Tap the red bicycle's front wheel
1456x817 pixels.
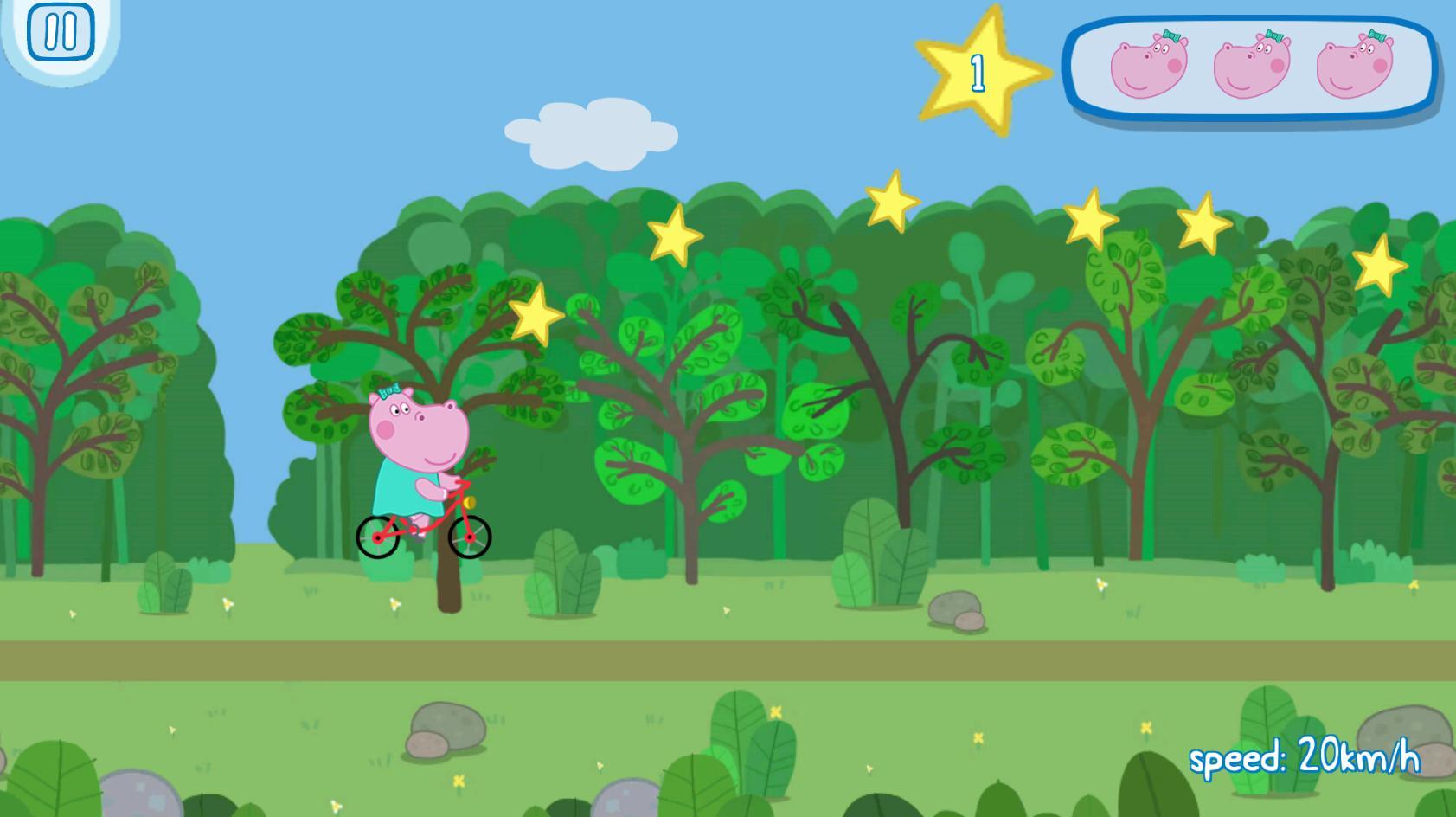click(468, 539)
